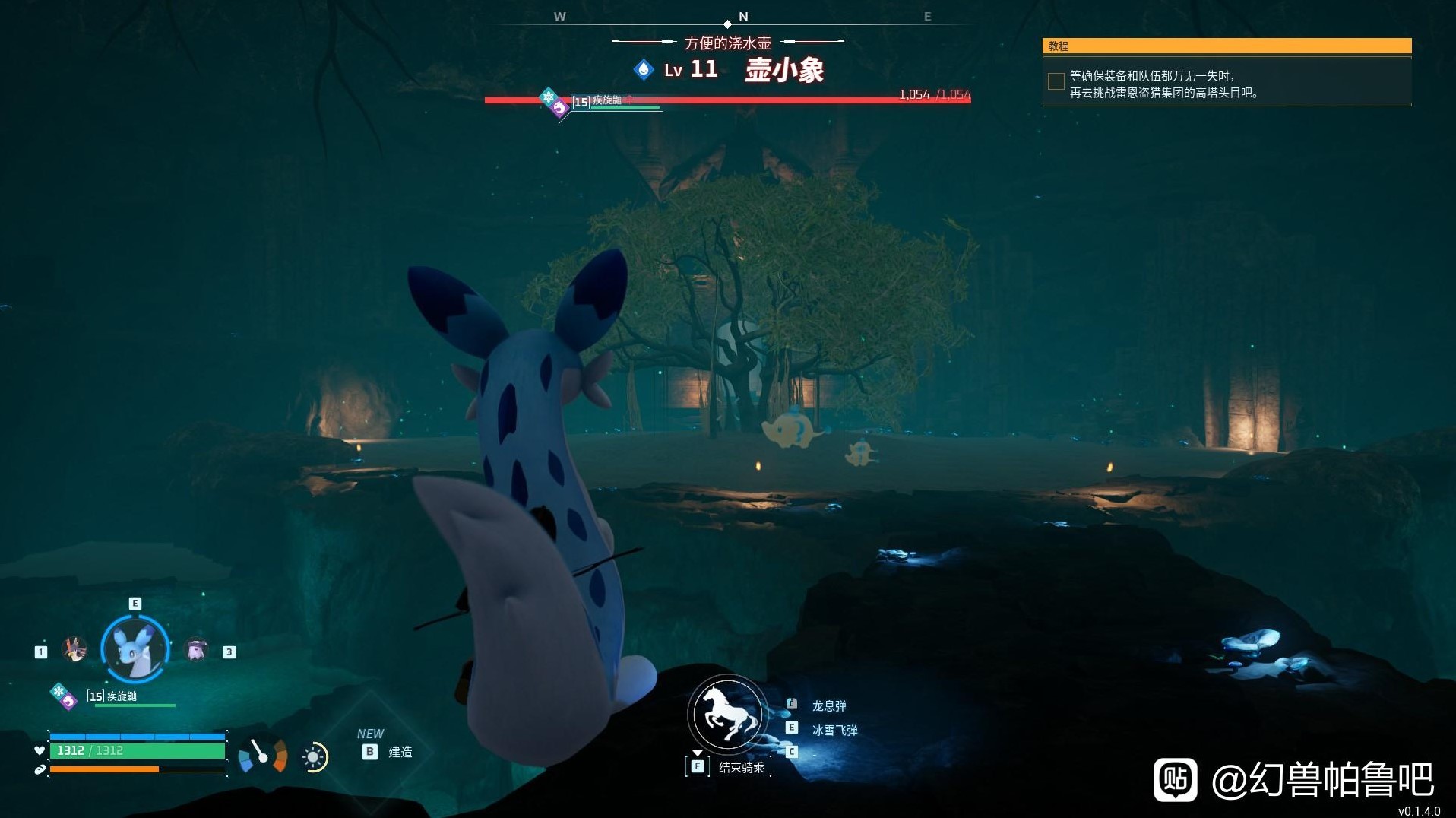Image resolution: width=1456 pixels, height=818 pixels.
Task: Select the active blue-eared pal portrait
Action: click(135, 649)
